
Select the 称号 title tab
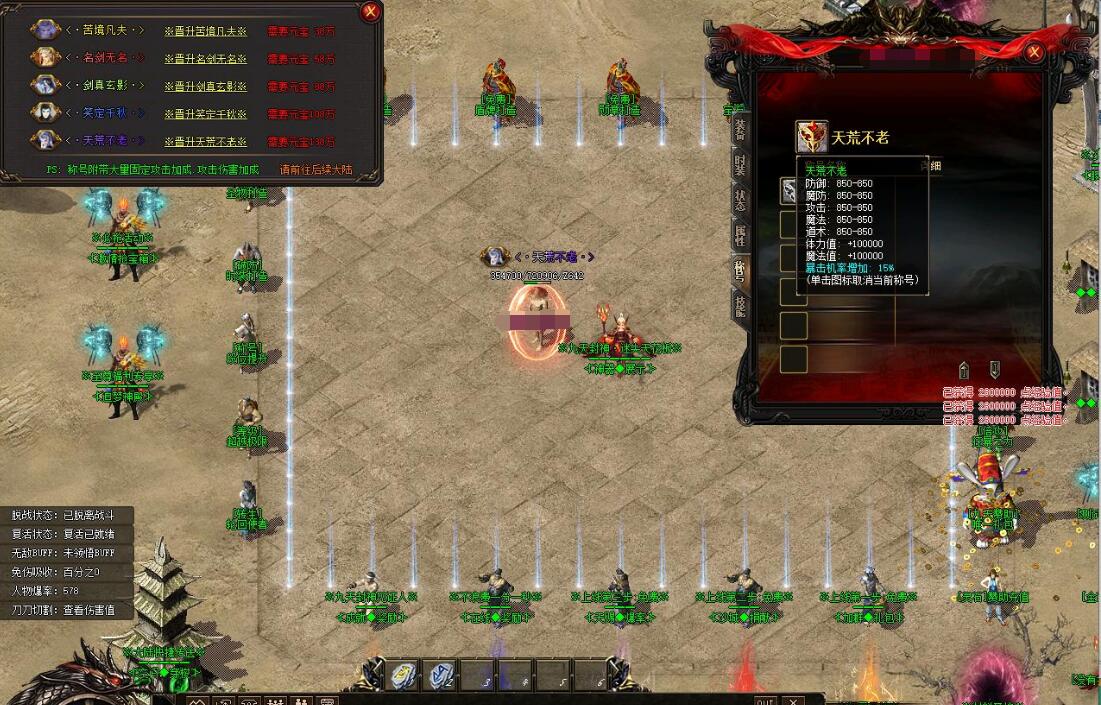coord(740,272)
